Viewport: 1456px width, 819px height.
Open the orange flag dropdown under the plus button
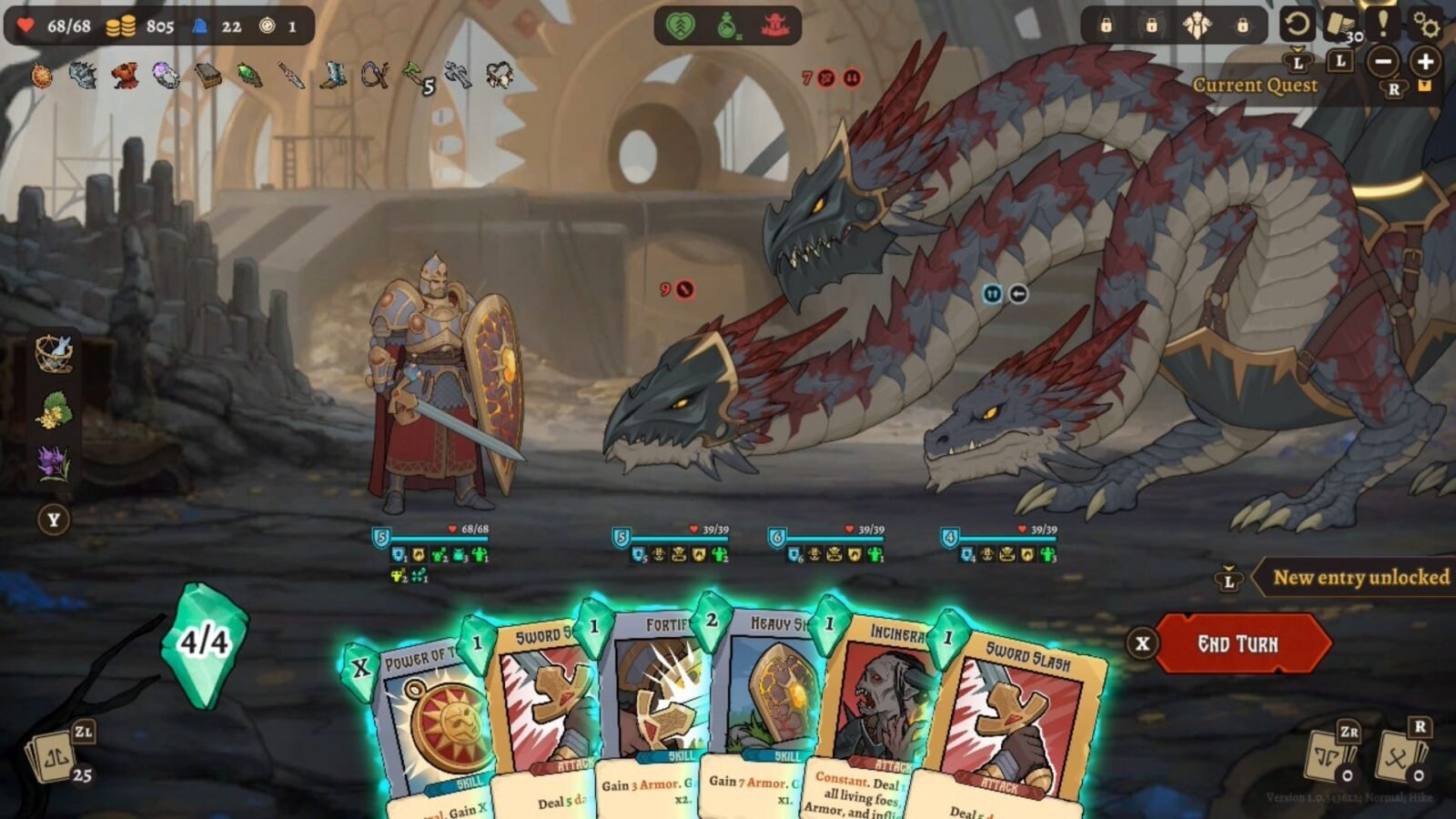coord(1424,86)
